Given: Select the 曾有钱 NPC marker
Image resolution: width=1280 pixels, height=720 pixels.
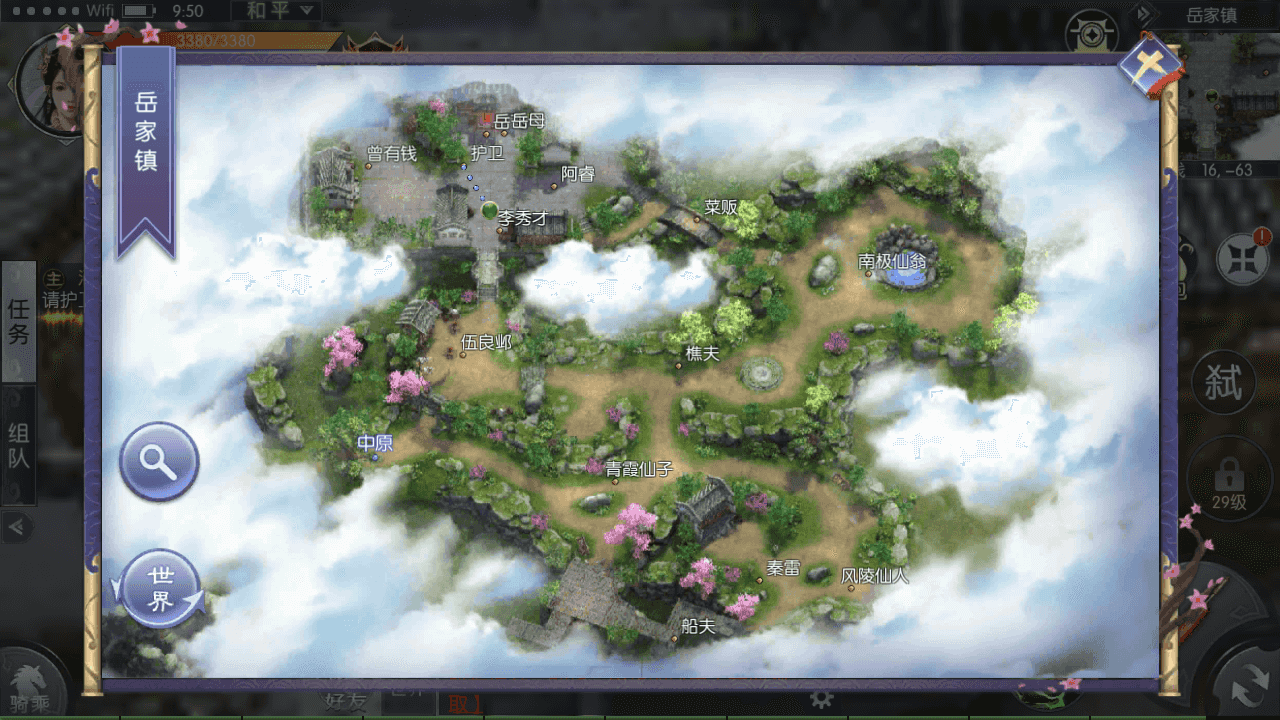Looking at the screenshot, I should [390, 154].
